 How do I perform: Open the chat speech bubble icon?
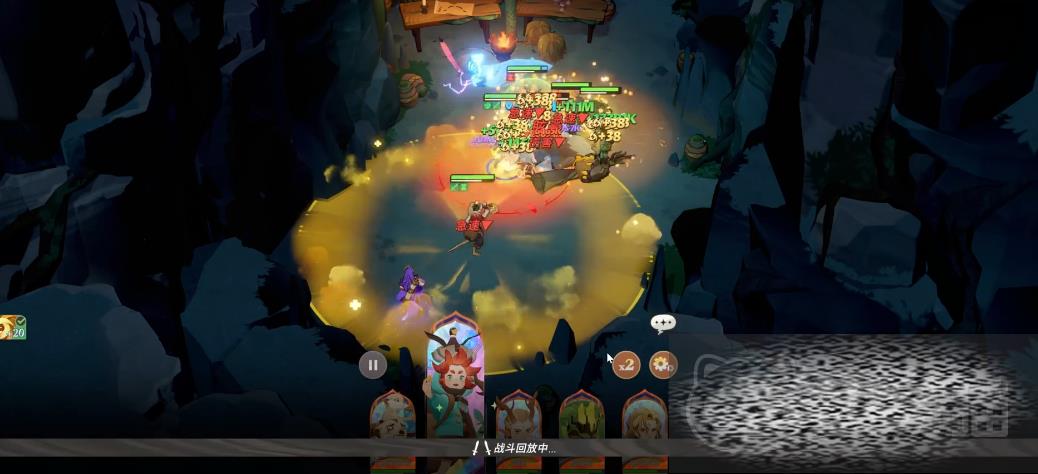[x=663, y=322]
